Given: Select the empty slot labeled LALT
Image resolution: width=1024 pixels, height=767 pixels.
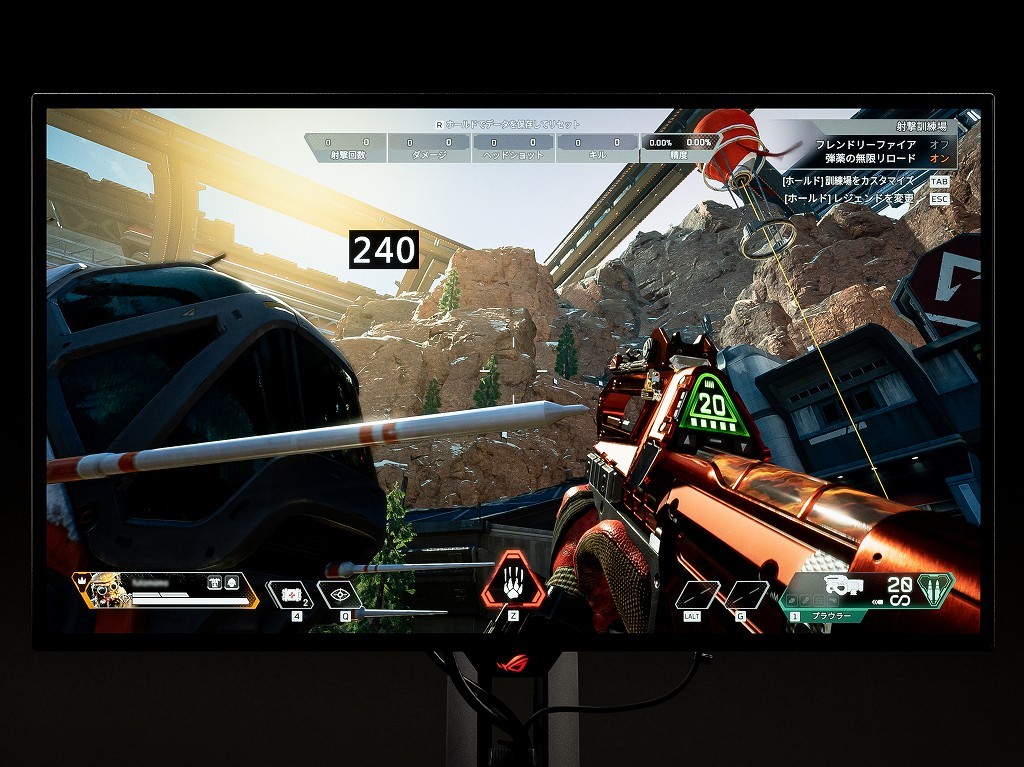Looking at the screenshot, I should pyautogui.click(x=697, y=595).
